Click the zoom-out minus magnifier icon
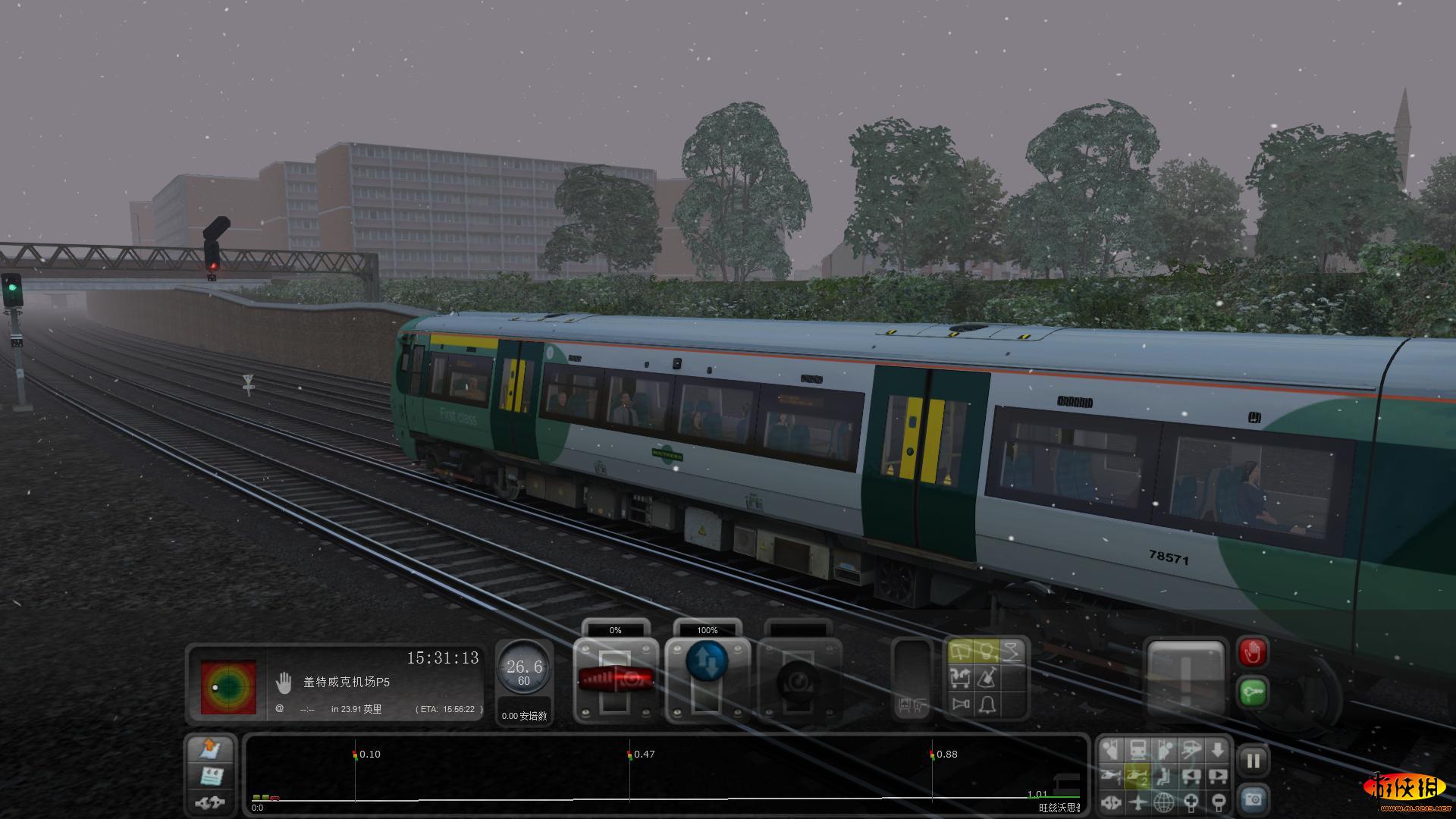The width and height of the screenshot is (1456, 819). pyautogui.click(x=1217, y=801)
